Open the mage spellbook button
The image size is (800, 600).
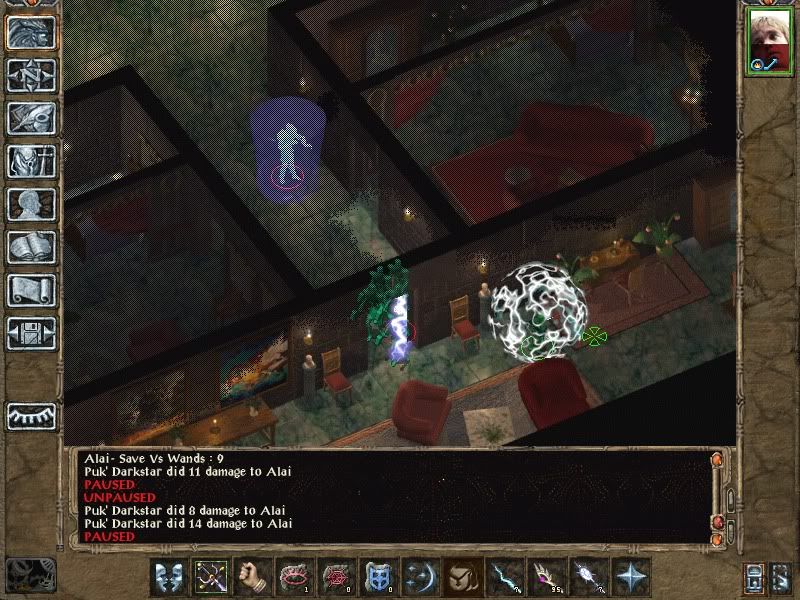[31, 246]
